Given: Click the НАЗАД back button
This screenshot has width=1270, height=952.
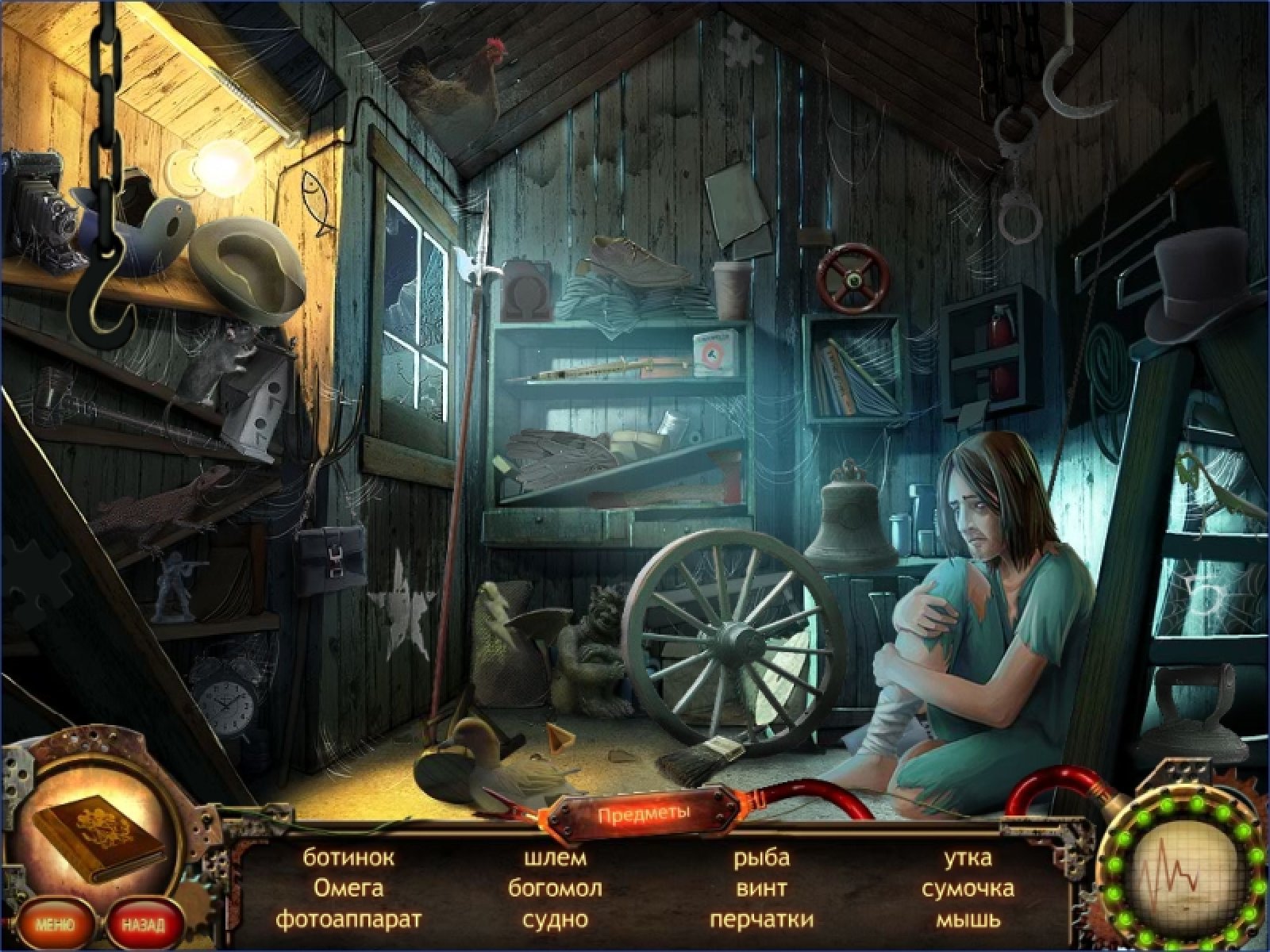Looking at the screenshot, I should [x=144, y=924].
